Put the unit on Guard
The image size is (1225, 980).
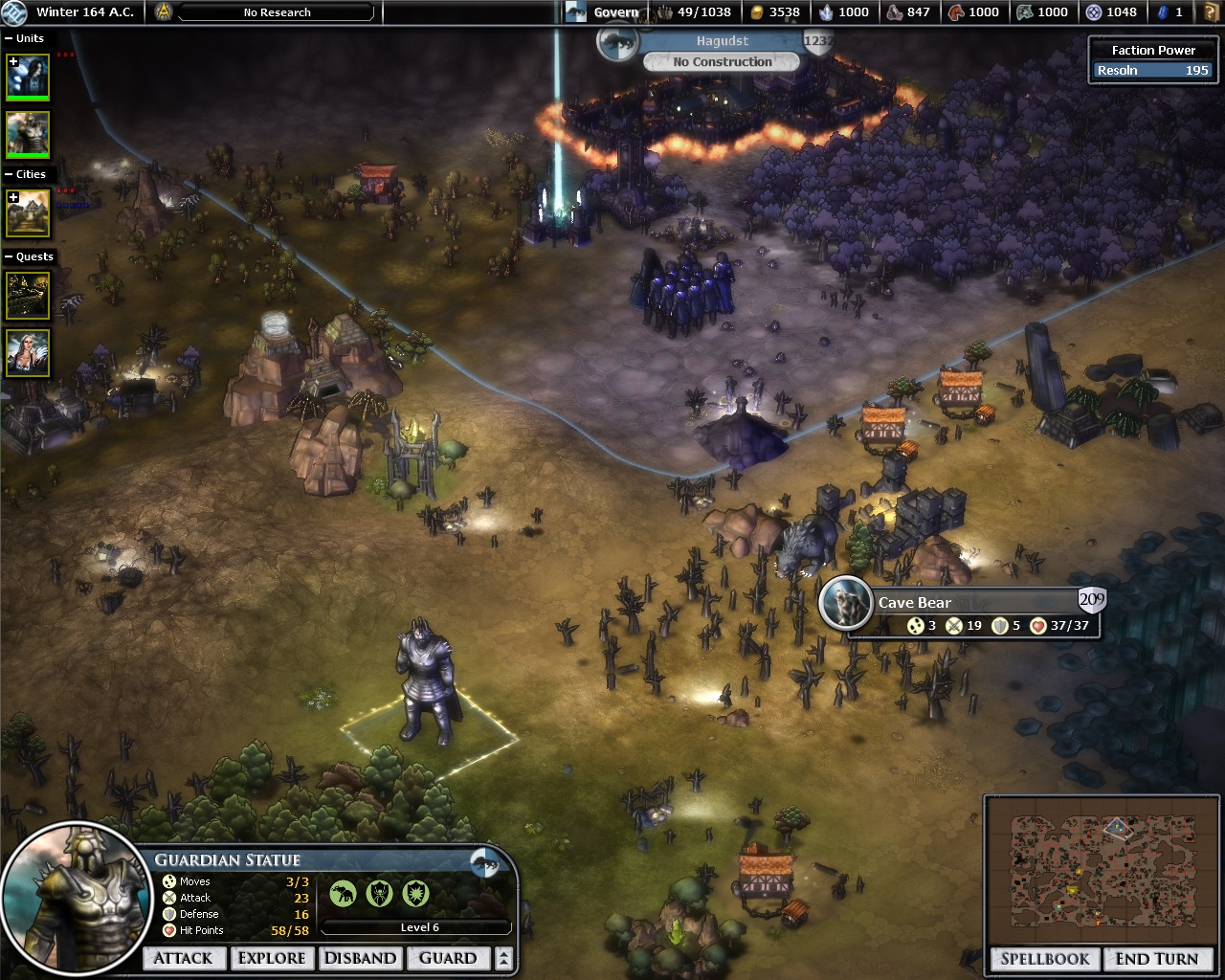(x=448, y=958)
